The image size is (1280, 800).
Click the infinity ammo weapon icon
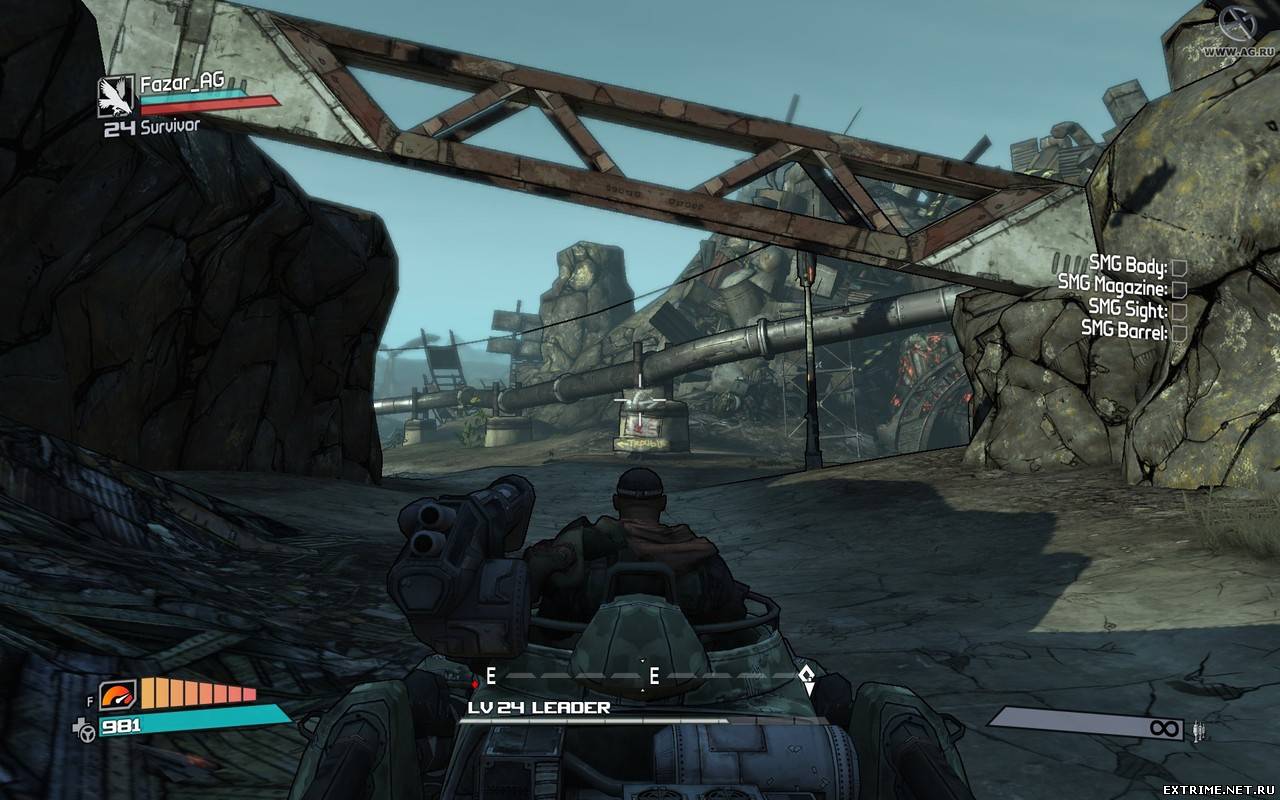1164,727
